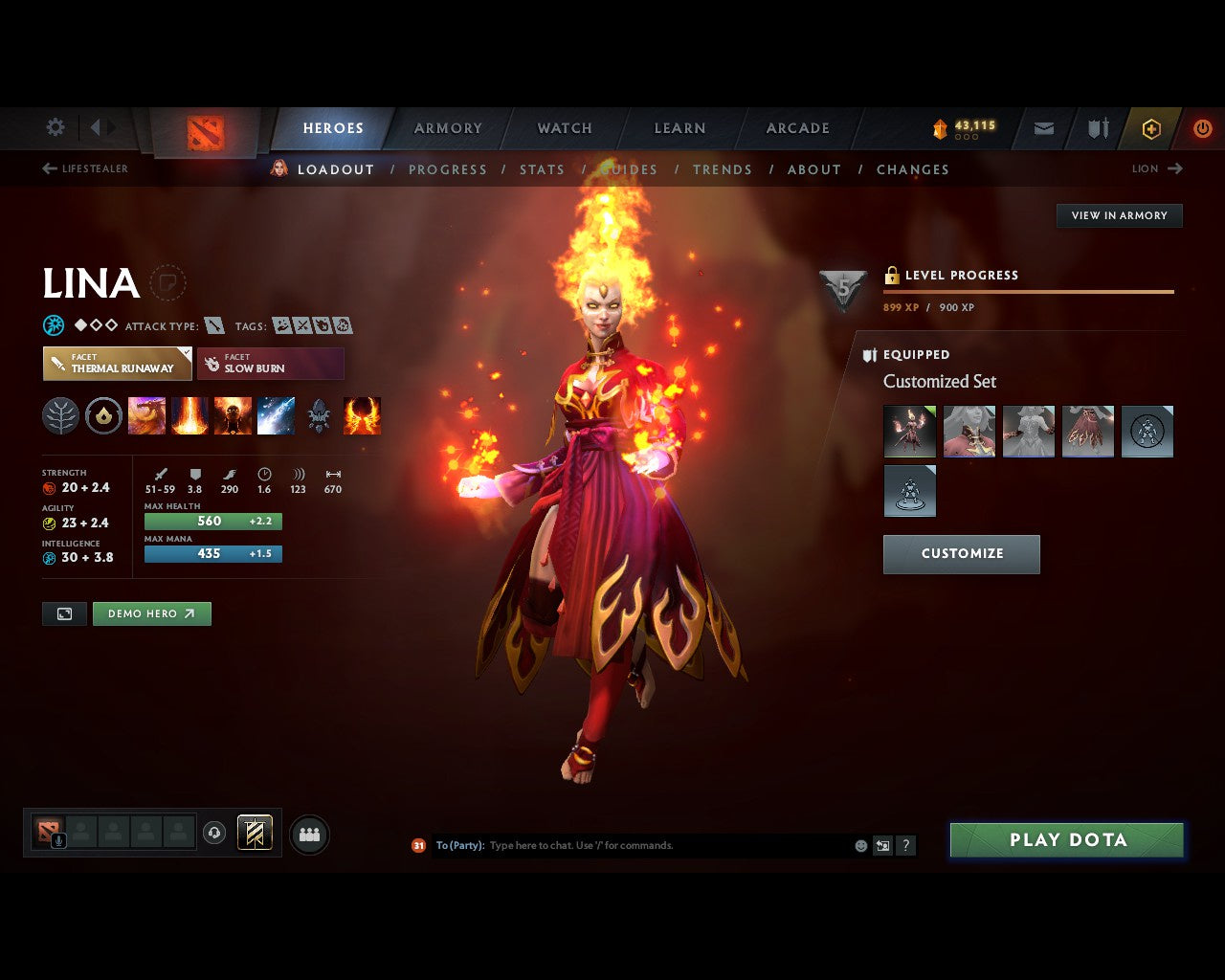Select the Thermal Runaway facet
Image resolution: width=1225 pixels, height=980 pixels.
(117, 364)
